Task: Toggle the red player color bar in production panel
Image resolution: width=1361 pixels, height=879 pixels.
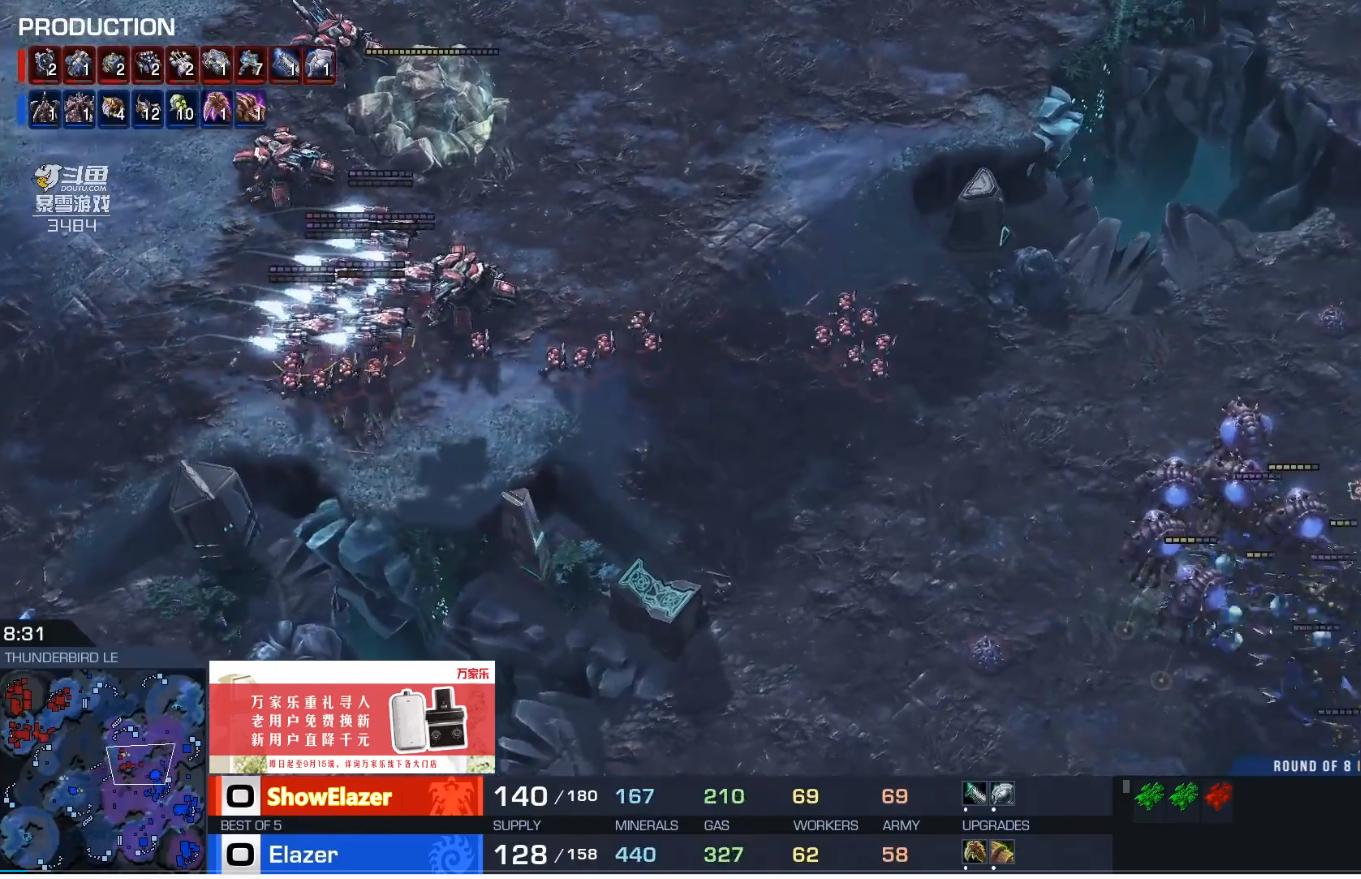Action: tap(22, 65)
